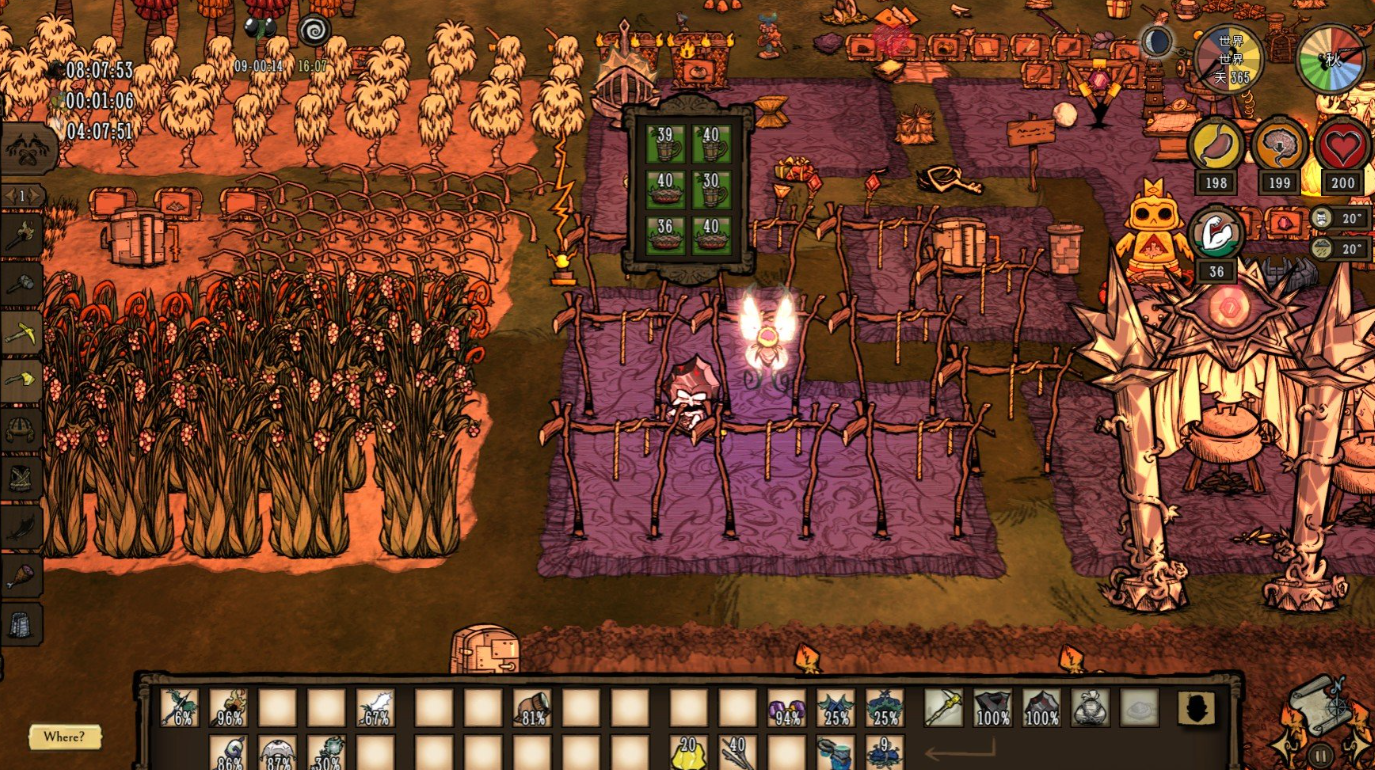Take the stack of 30 from the container
Image resolution: width=1375 pixels, height=770 pixels.
[712, 189]
